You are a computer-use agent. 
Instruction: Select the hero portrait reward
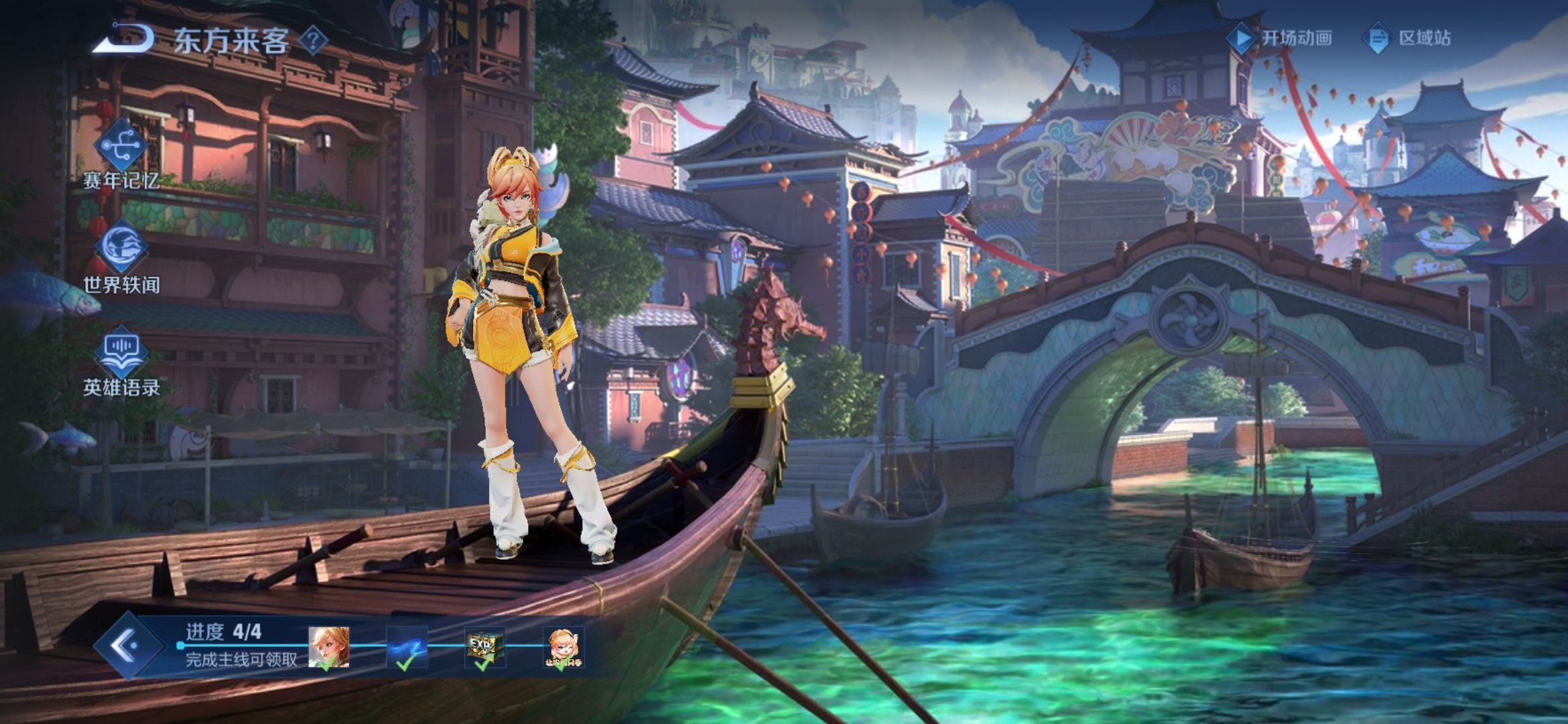(328, 647)
